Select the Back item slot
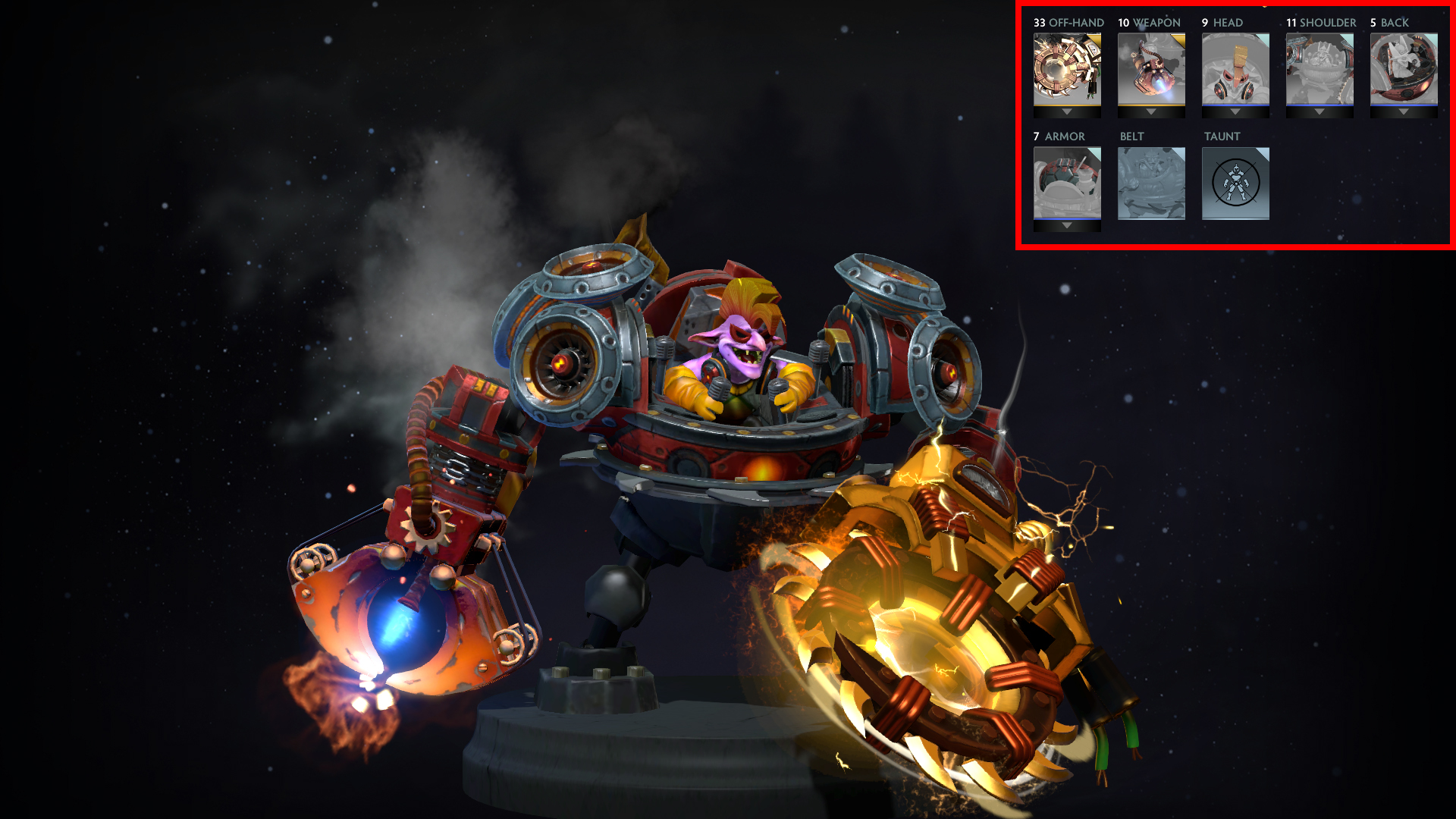This screenshot has width=1456, height=819. [x=1404, y=68]
